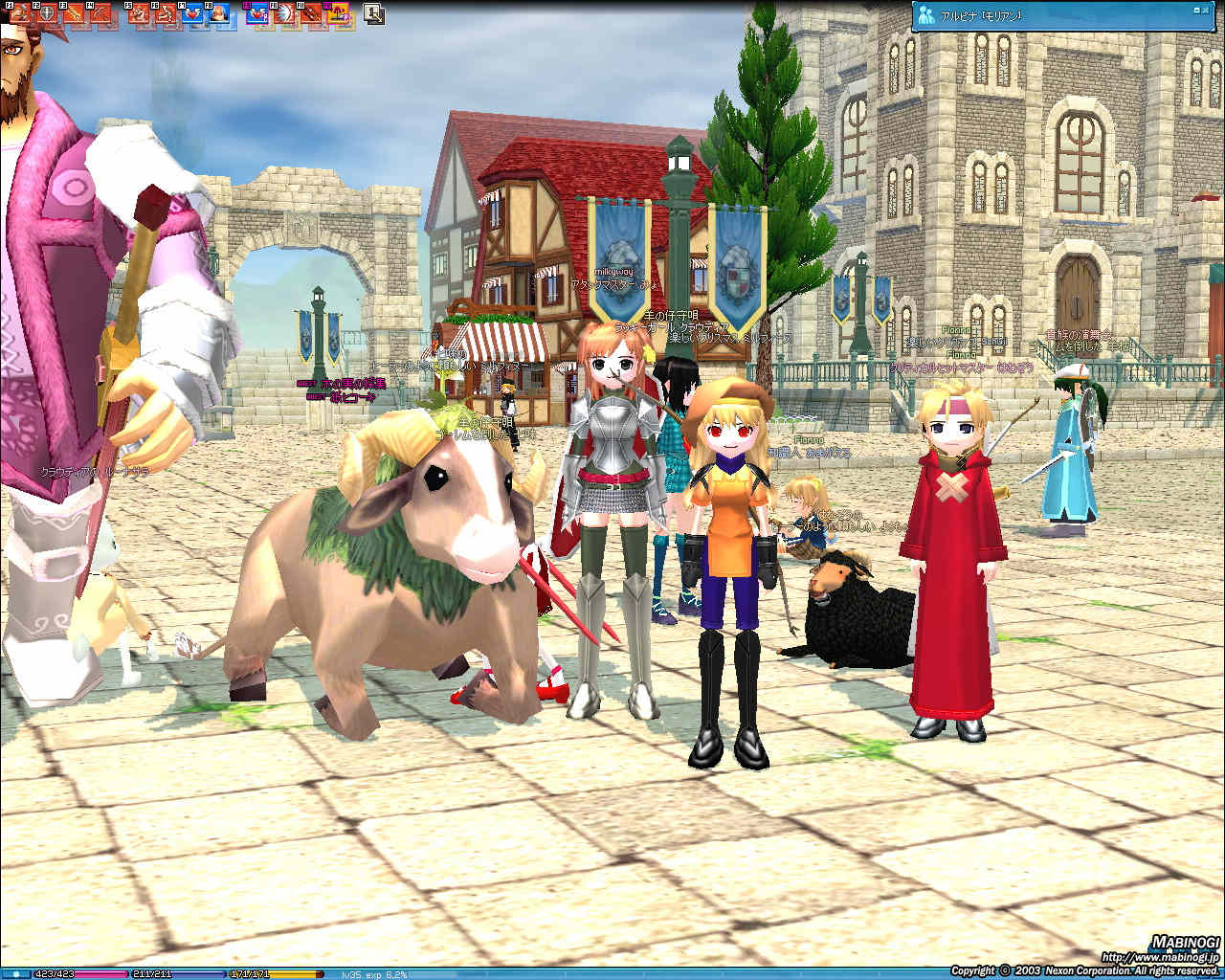Click the party members icon in window header

926,15
